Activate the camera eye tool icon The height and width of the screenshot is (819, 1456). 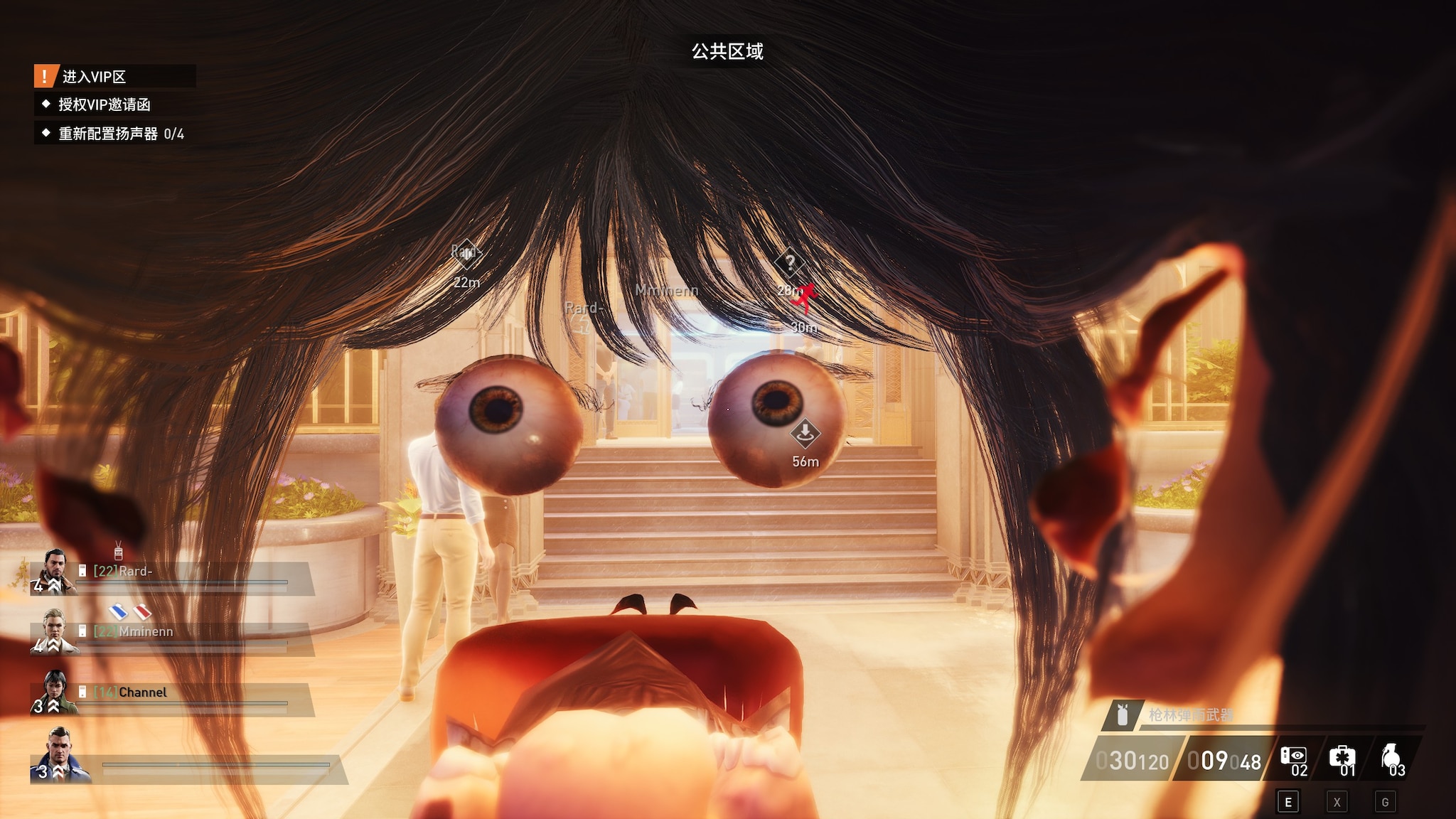(x=1293, y=756)
